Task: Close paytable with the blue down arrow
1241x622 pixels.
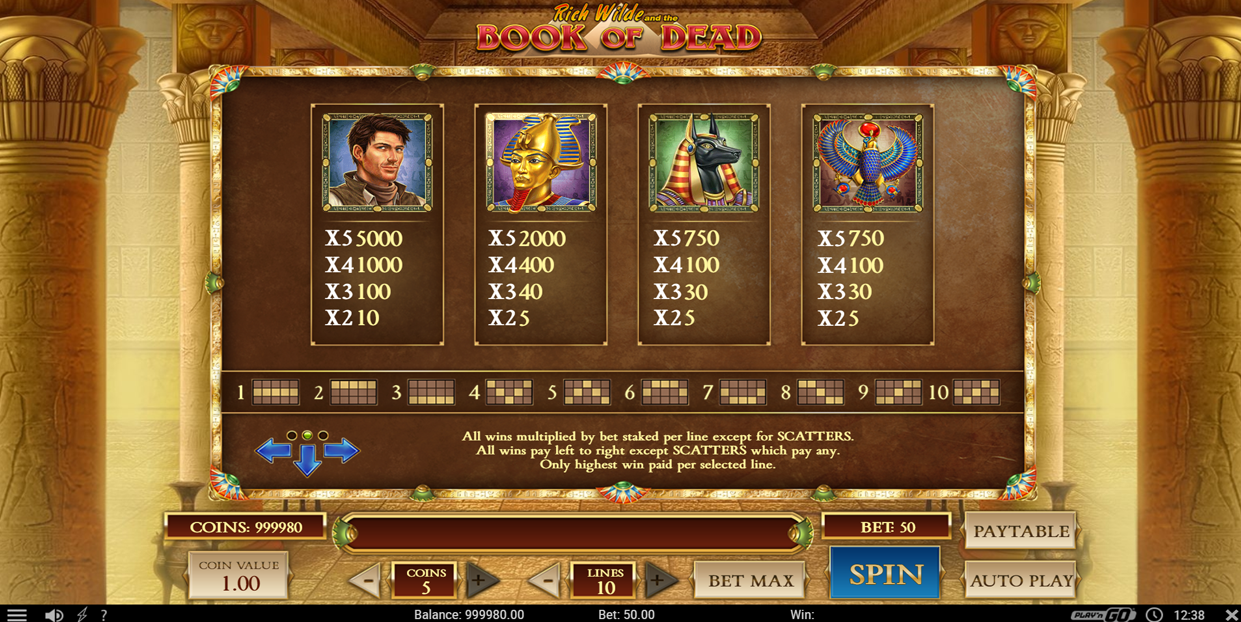Action: [307, 460]
